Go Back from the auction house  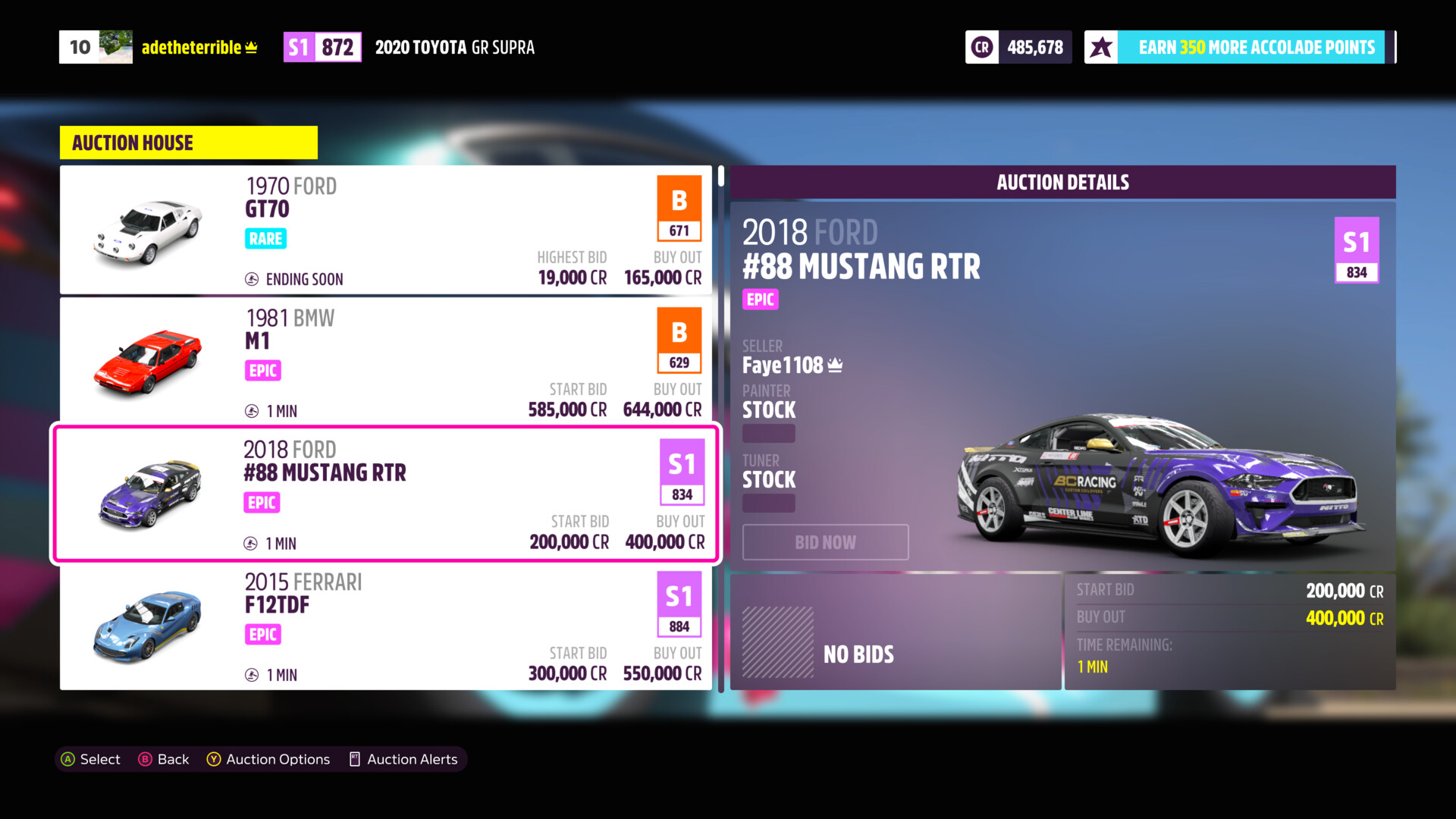point(164,759)
